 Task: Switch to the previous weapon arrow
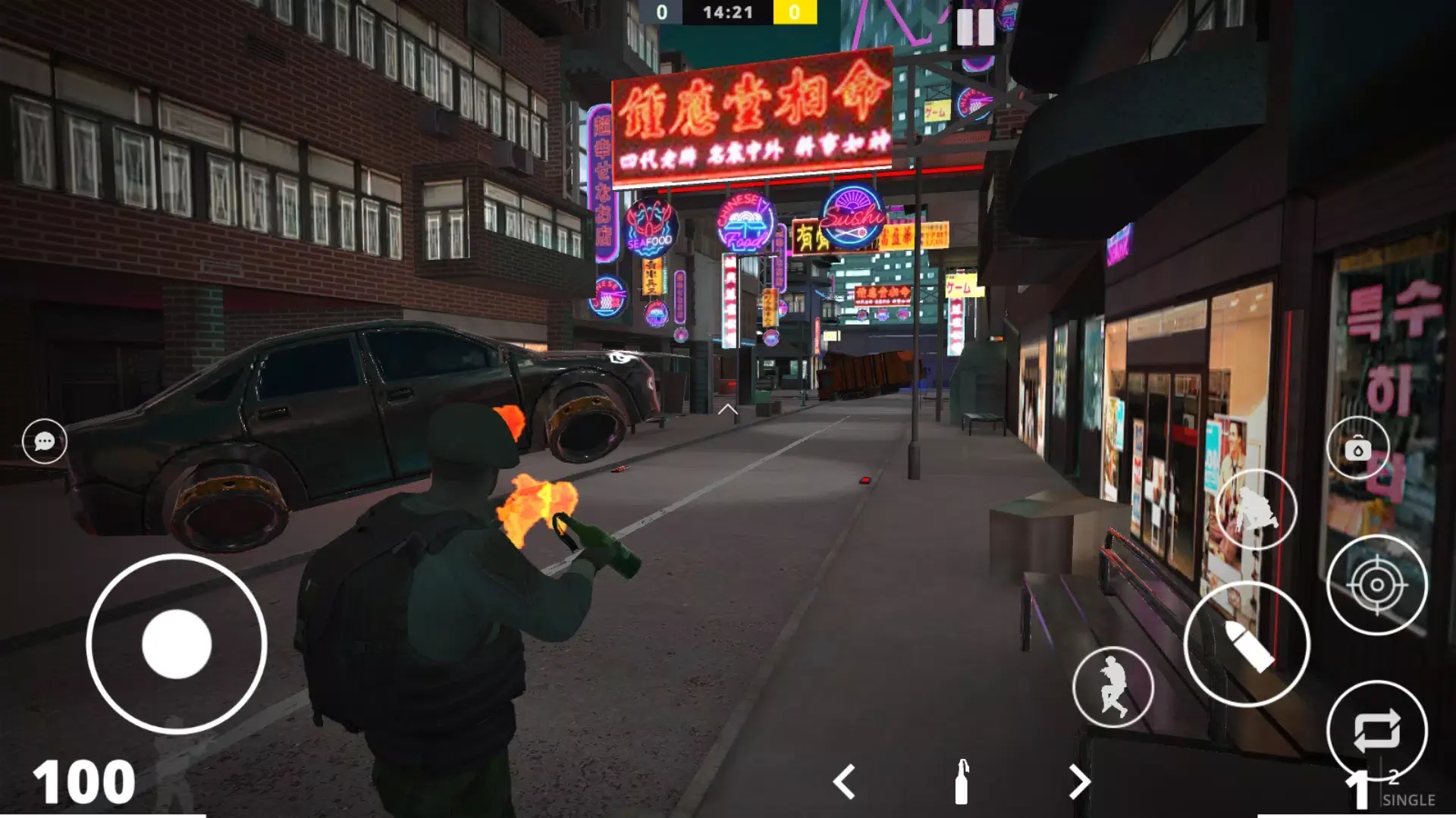coord(844,782)
